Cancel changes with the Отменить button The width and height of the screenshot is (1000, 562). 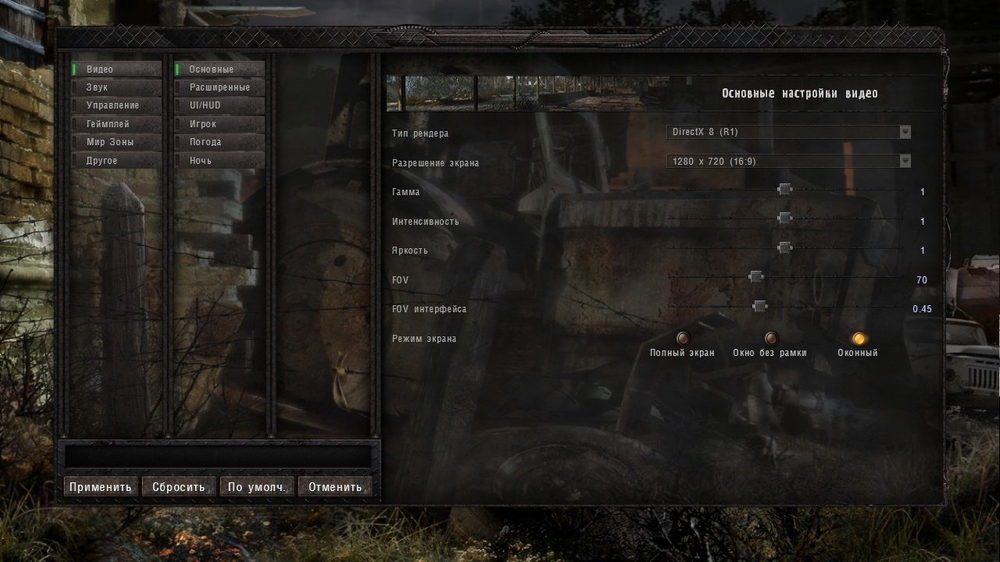(x=335, y=487)
